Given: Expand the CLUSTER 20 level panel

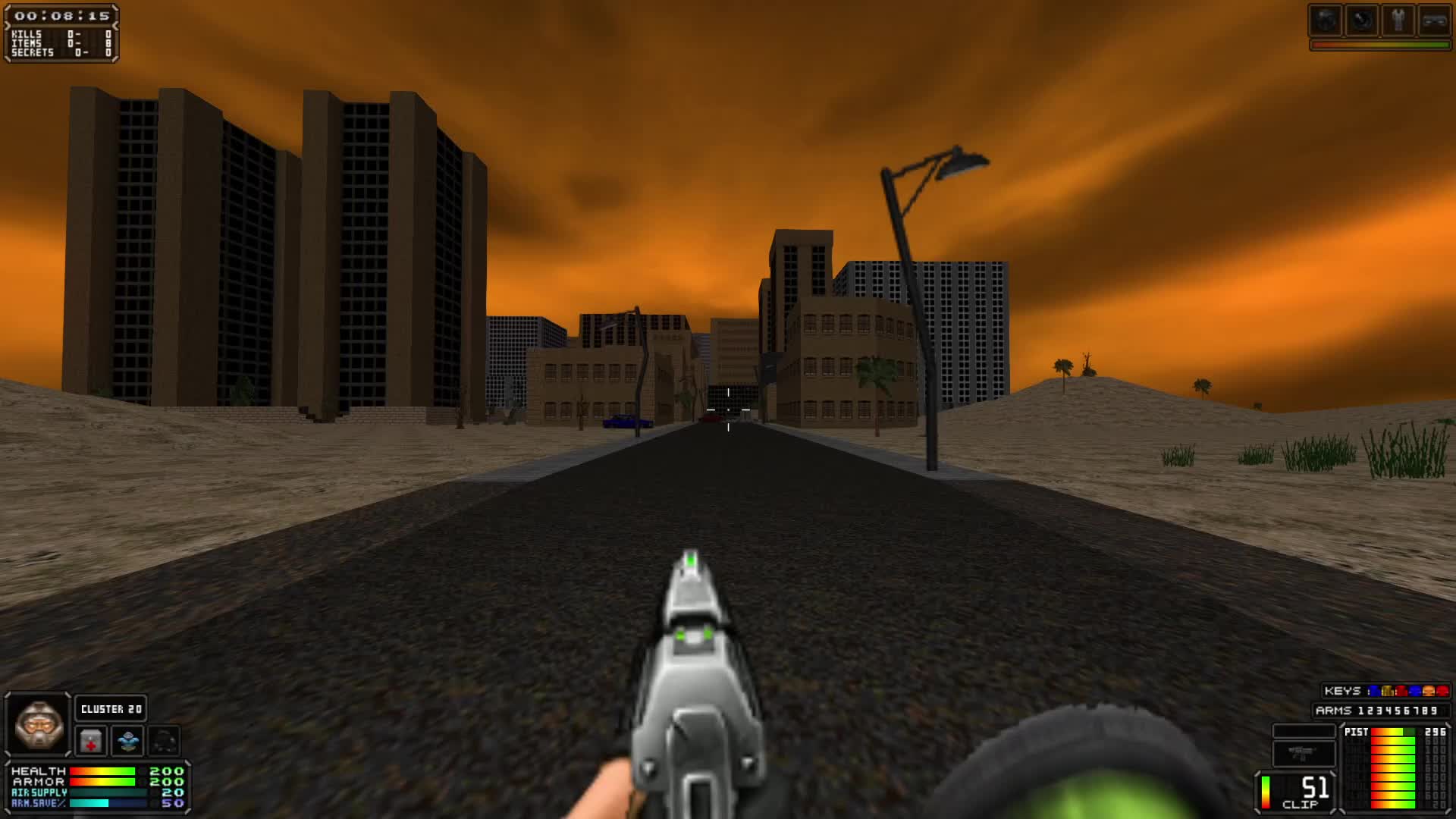Looking at the screenshot, I should tap(111, 708).
